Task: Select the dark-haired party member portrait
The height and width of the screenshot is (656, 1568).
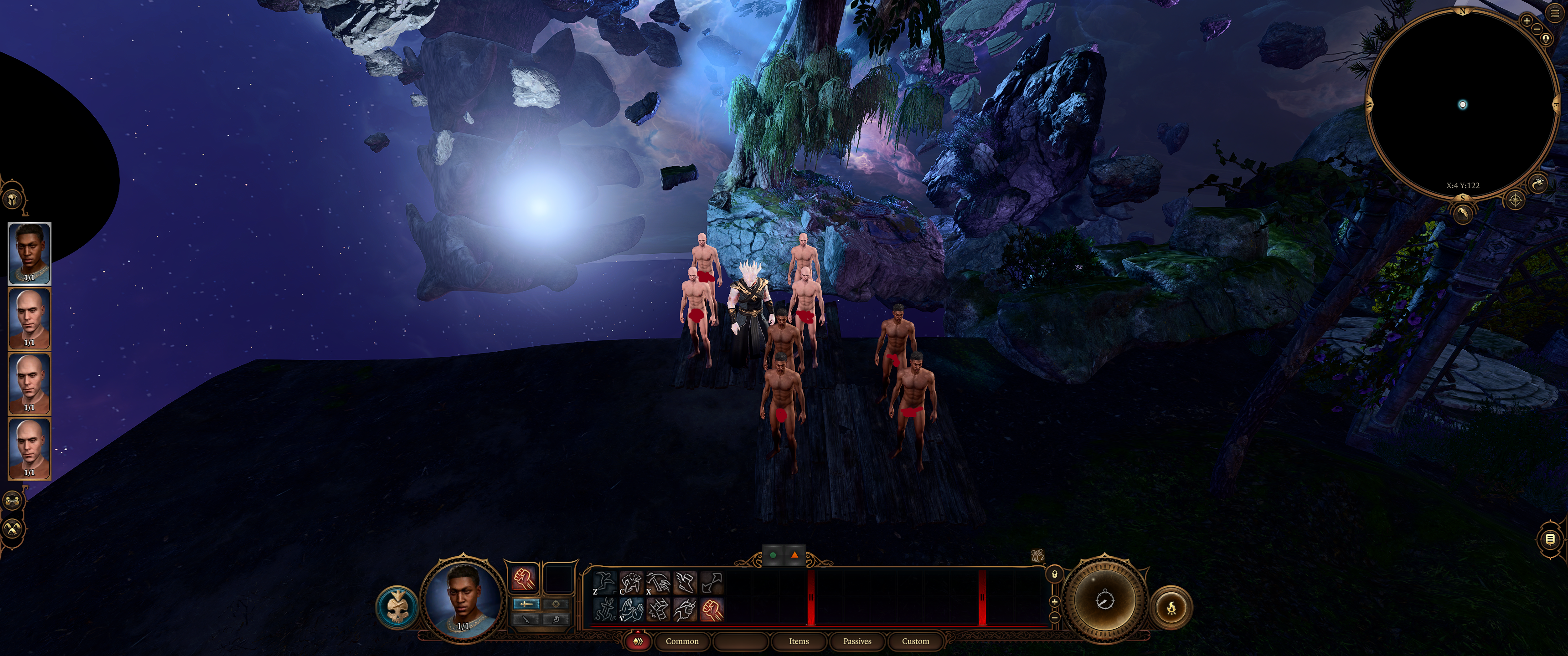Action: (x=29, y=253)
